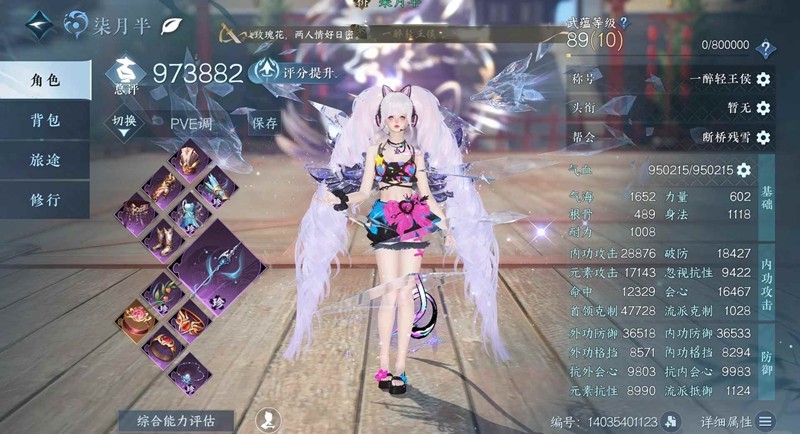Image resolution: width=800 pixels, height=434 pixels.
Task: Open help next to experience bar
Action: (766, 48)
